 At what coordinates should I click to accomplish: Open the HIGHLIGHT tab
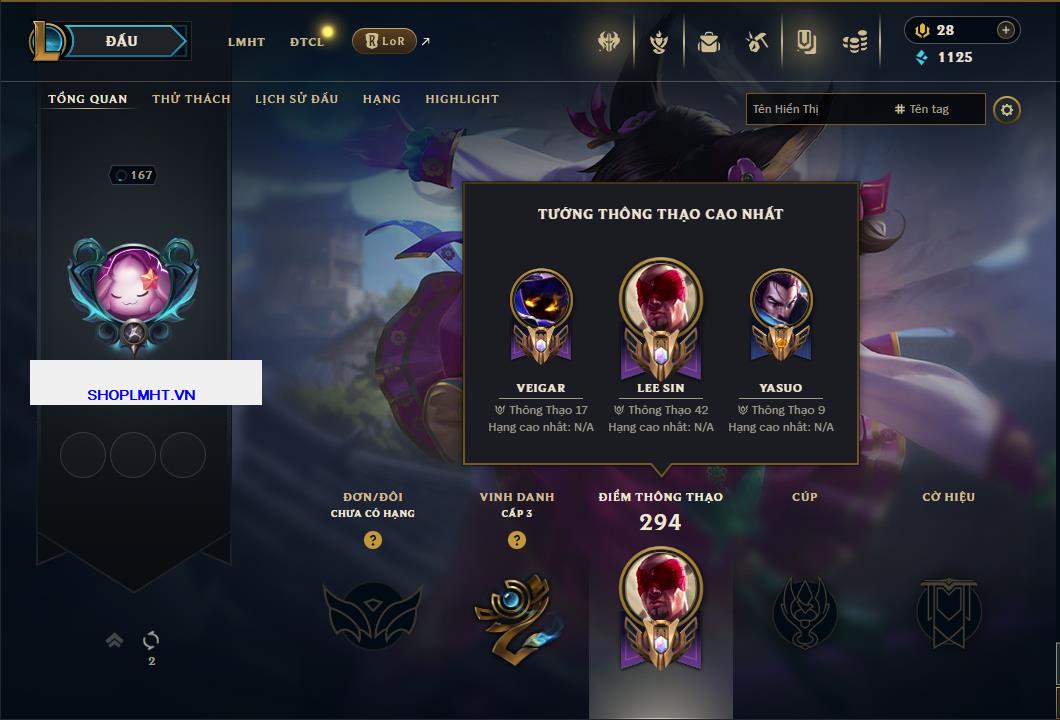461,99
